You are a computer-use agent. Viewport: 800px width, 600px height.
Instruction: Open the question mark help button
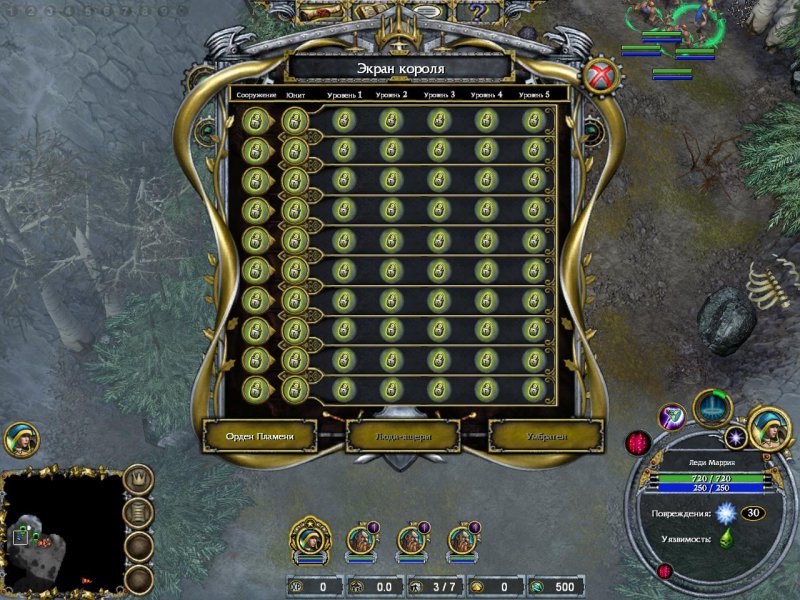pos(478,12)
